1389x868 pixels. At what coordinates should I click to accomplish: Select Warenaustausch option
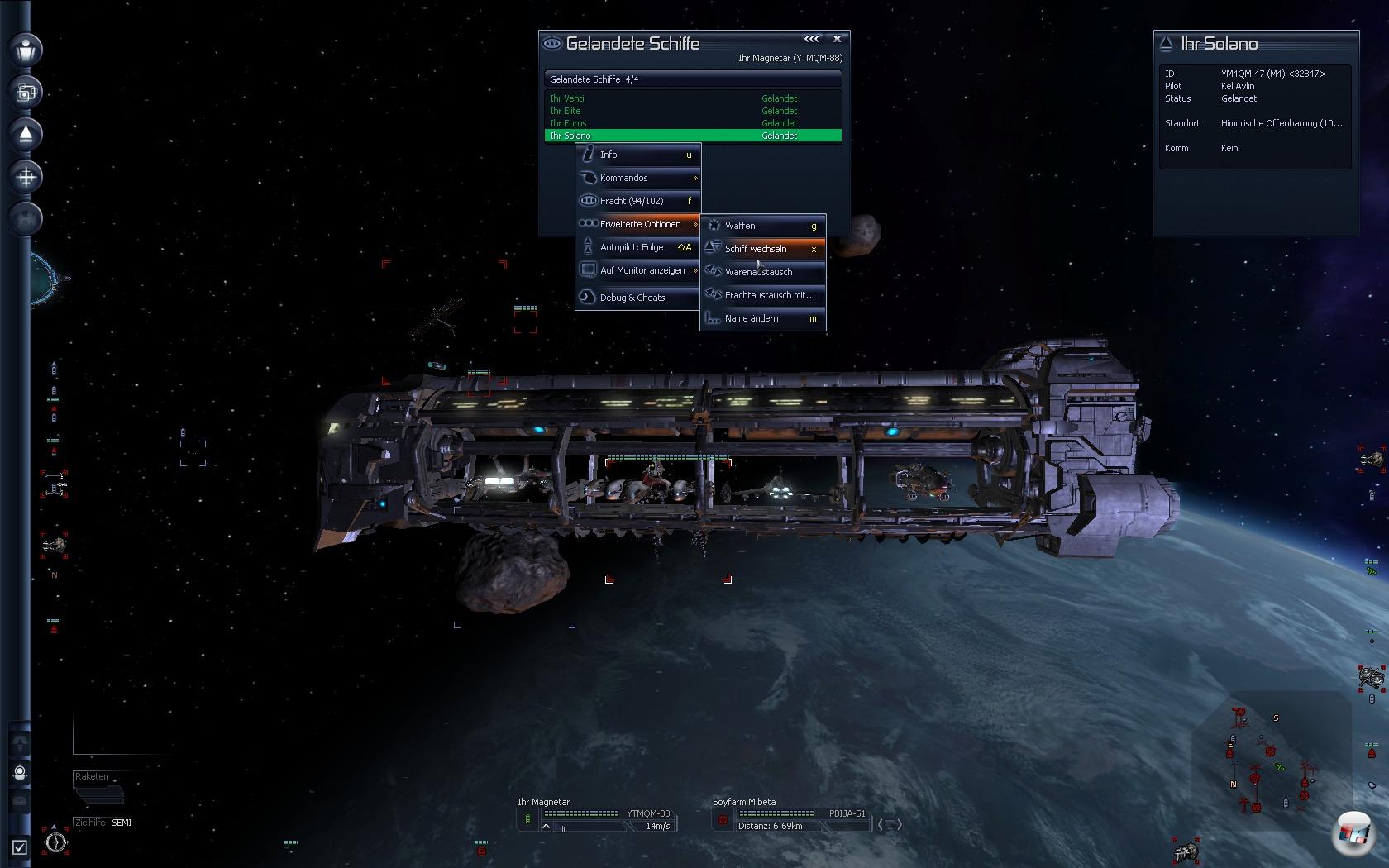(762, 272)
